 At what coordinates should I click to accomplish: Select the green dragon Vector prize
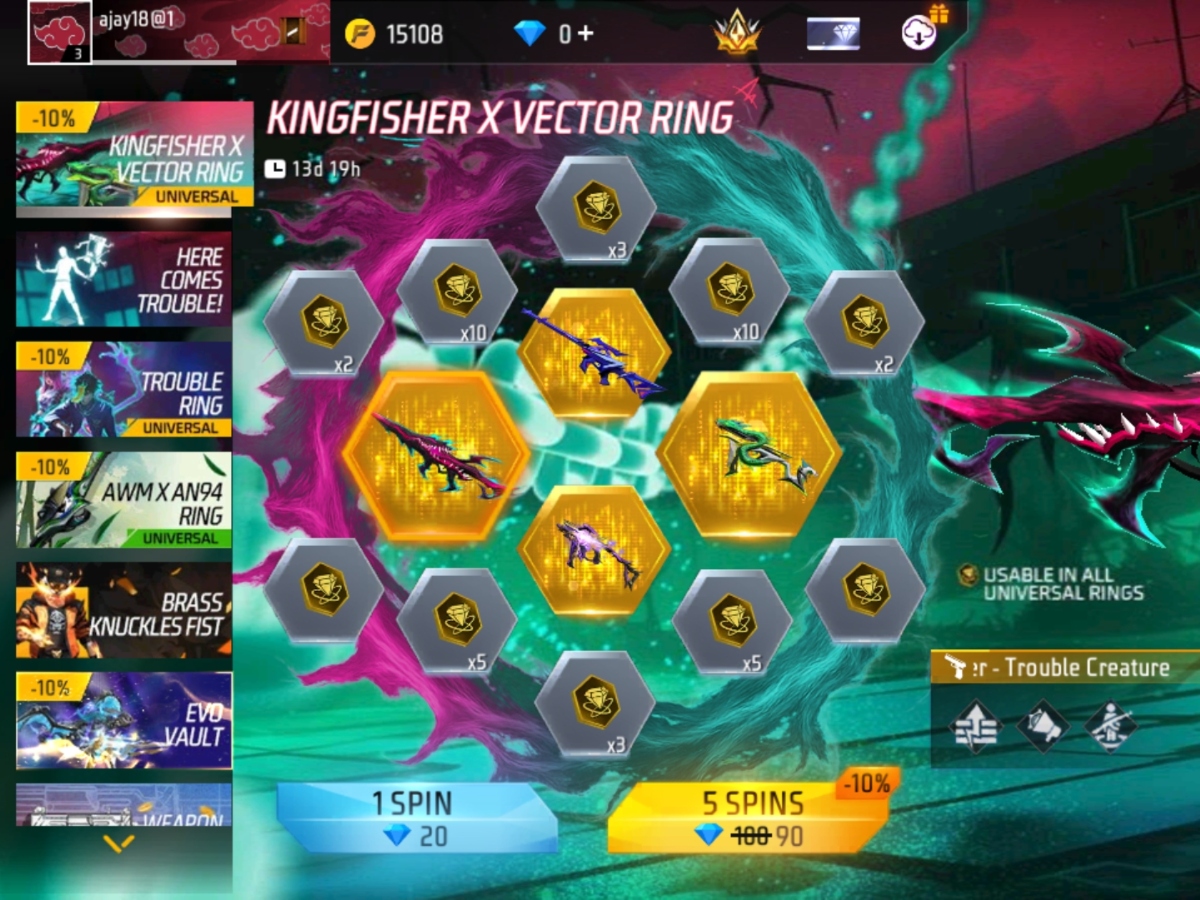pyautogui.click(x=750, y=456)
